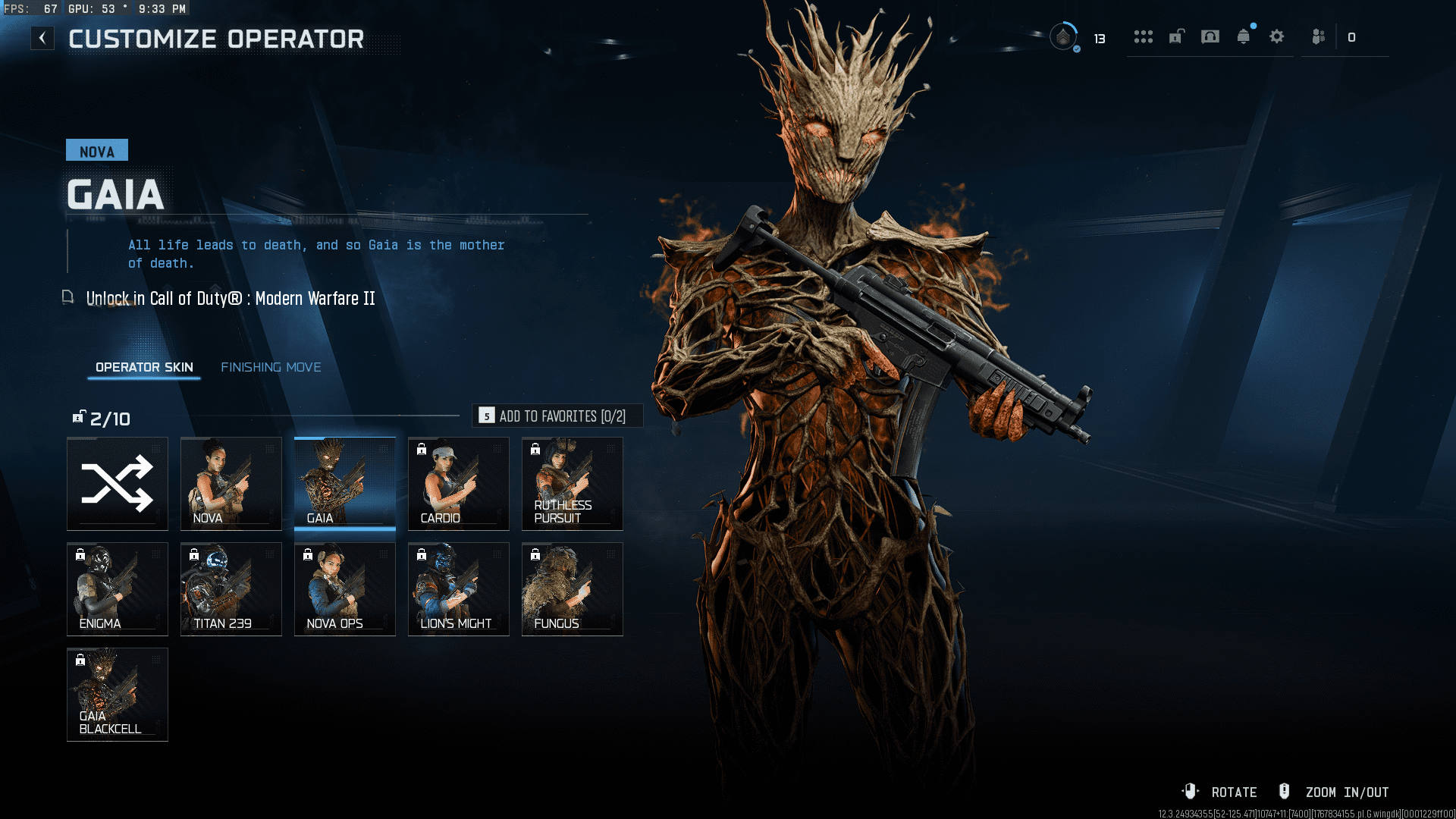This screenshot has width=1456, height=819.
Task: Select the Operator Skin tab
Action: pos(144,367)
